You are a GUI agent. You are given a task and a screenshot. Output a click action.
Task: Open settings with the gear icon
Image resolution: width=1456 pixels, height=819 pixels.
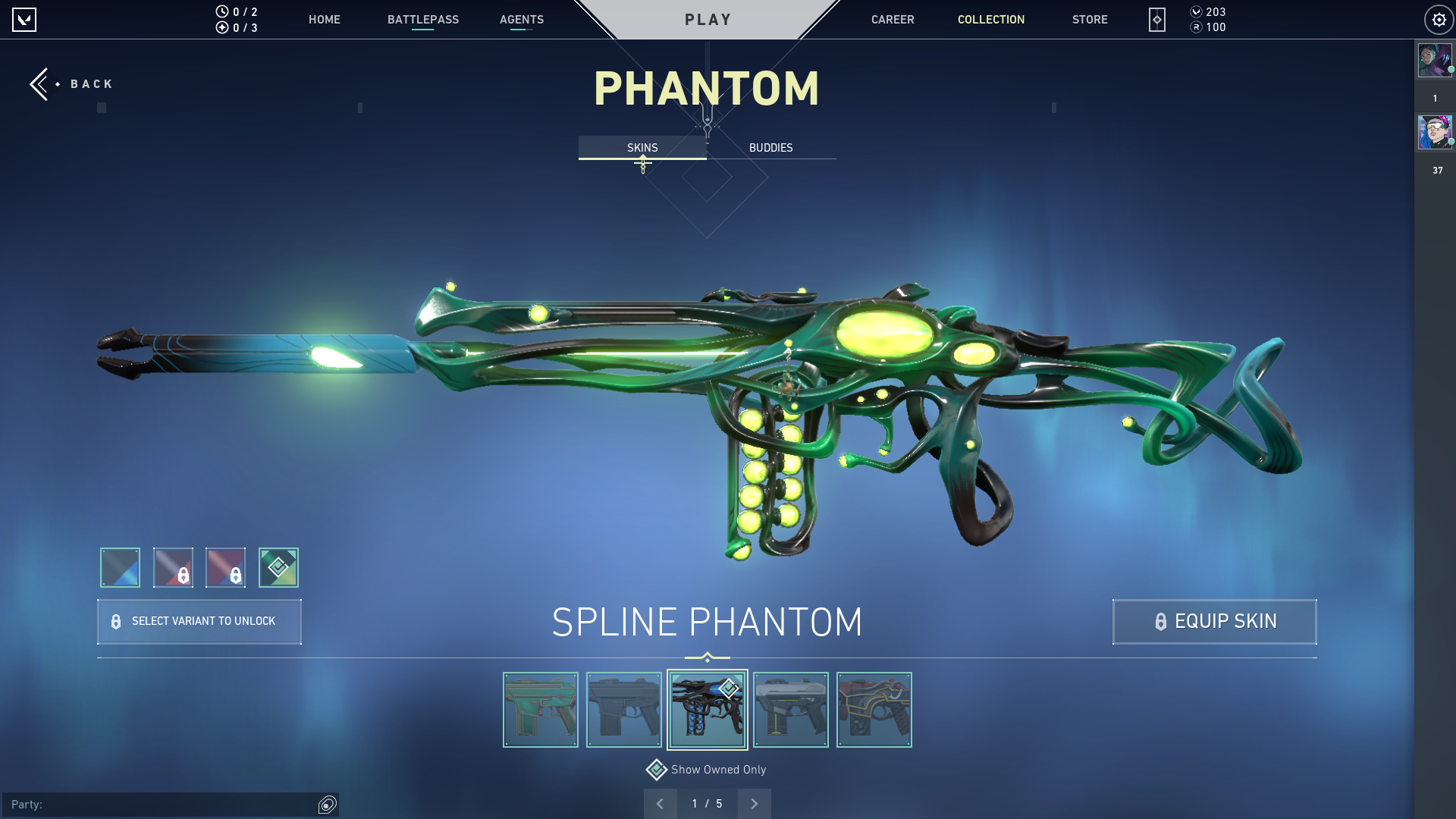1439,20
